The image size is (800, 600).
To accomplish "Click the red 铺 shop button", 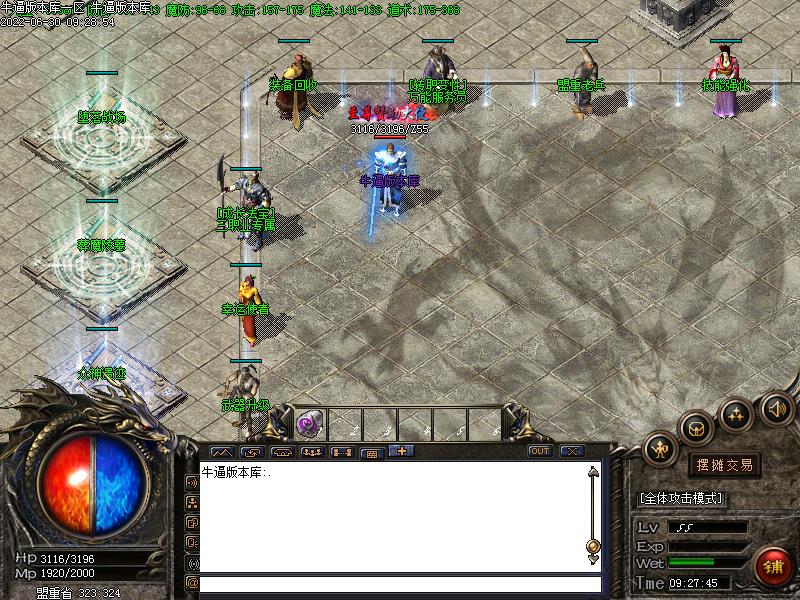I will pyautogui.click(x=773, y=566).
